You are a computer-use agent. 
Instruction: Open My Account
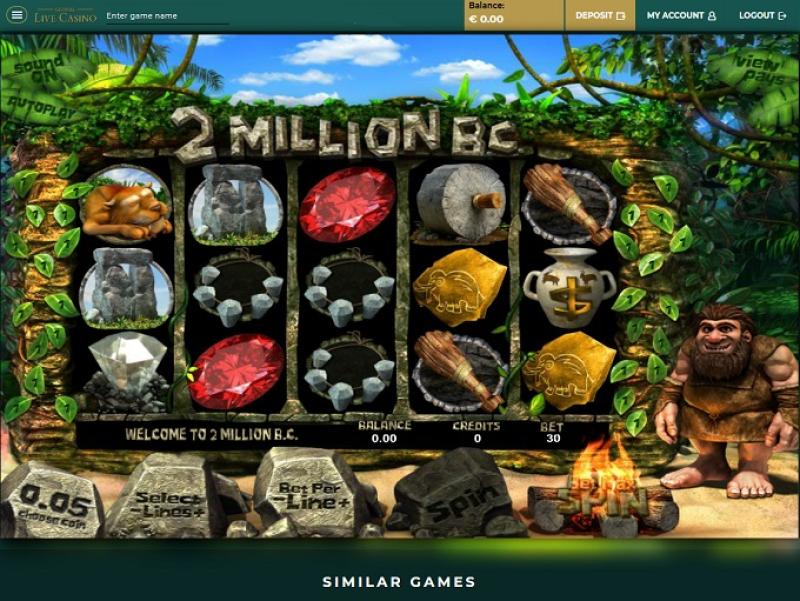[x=681, y=16]
